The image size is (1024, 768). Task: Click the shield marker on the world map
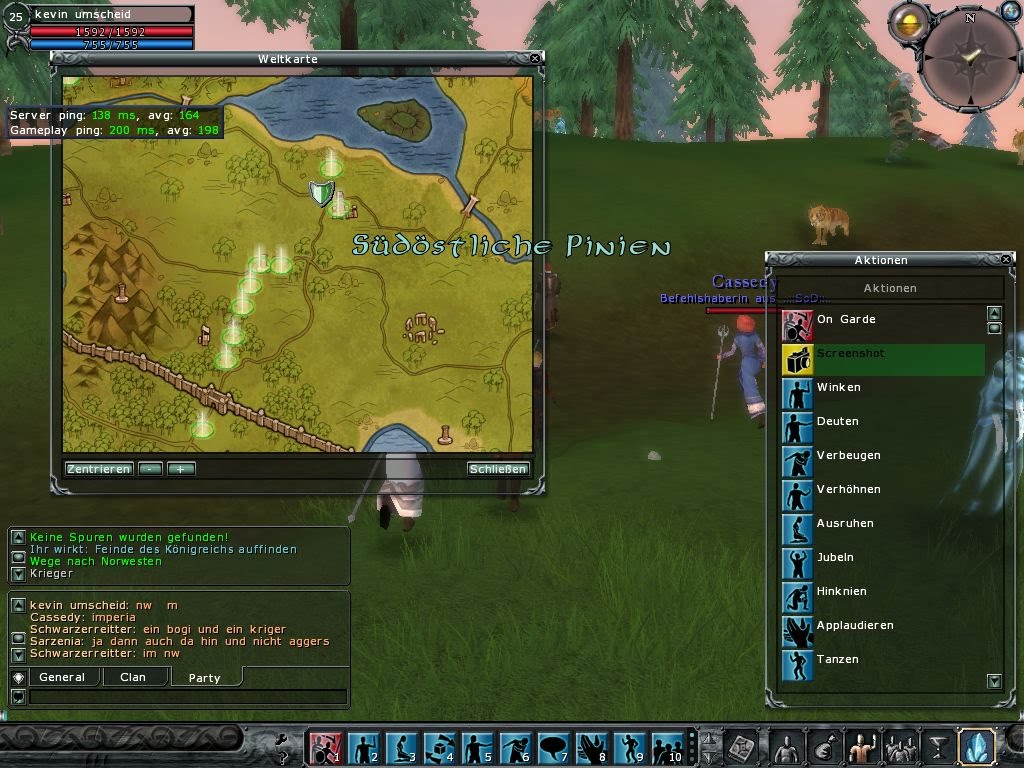(321, 193)
